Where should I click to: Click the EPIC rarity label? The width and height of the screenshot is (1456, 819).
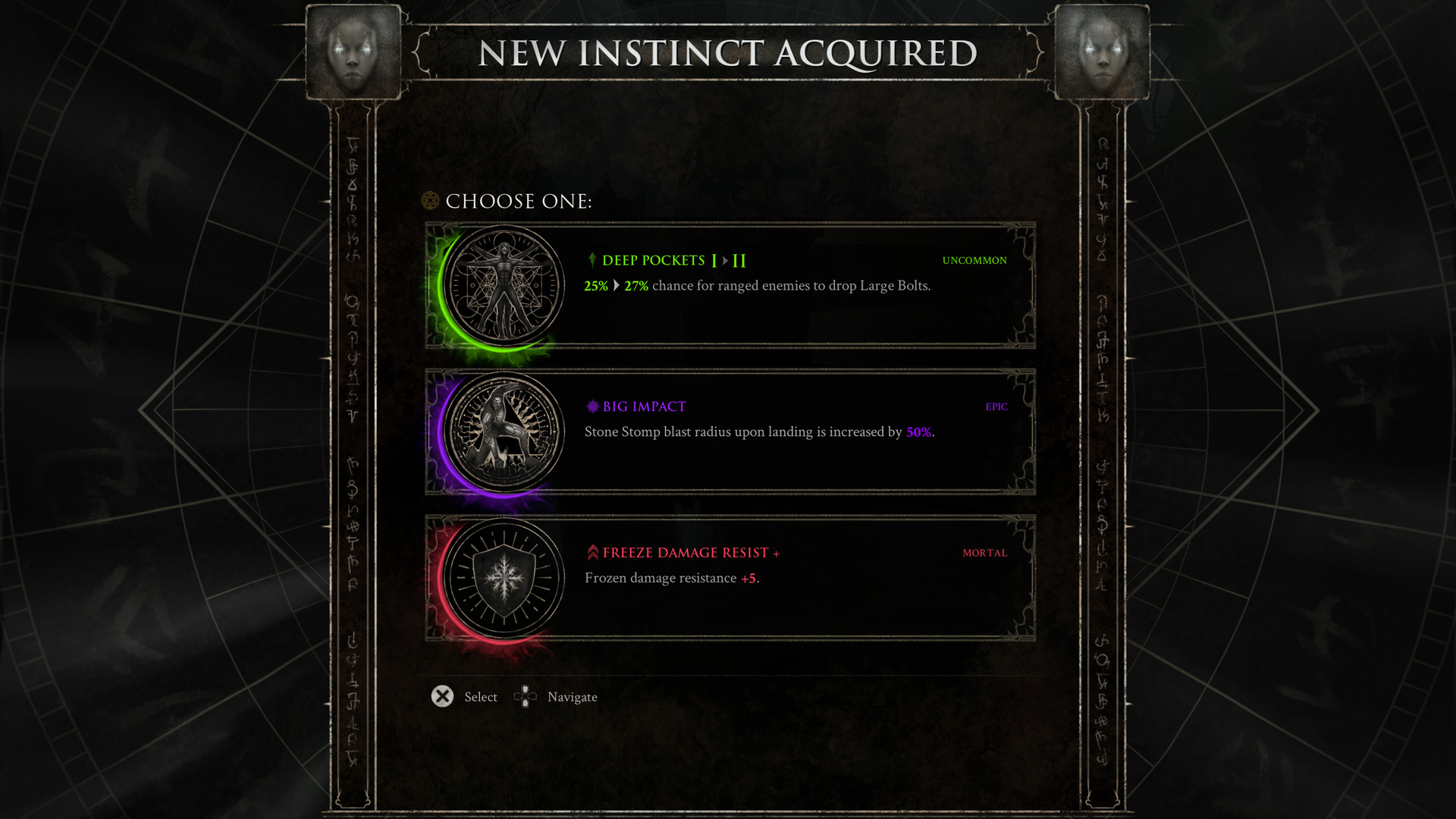[x=996, y=406]
